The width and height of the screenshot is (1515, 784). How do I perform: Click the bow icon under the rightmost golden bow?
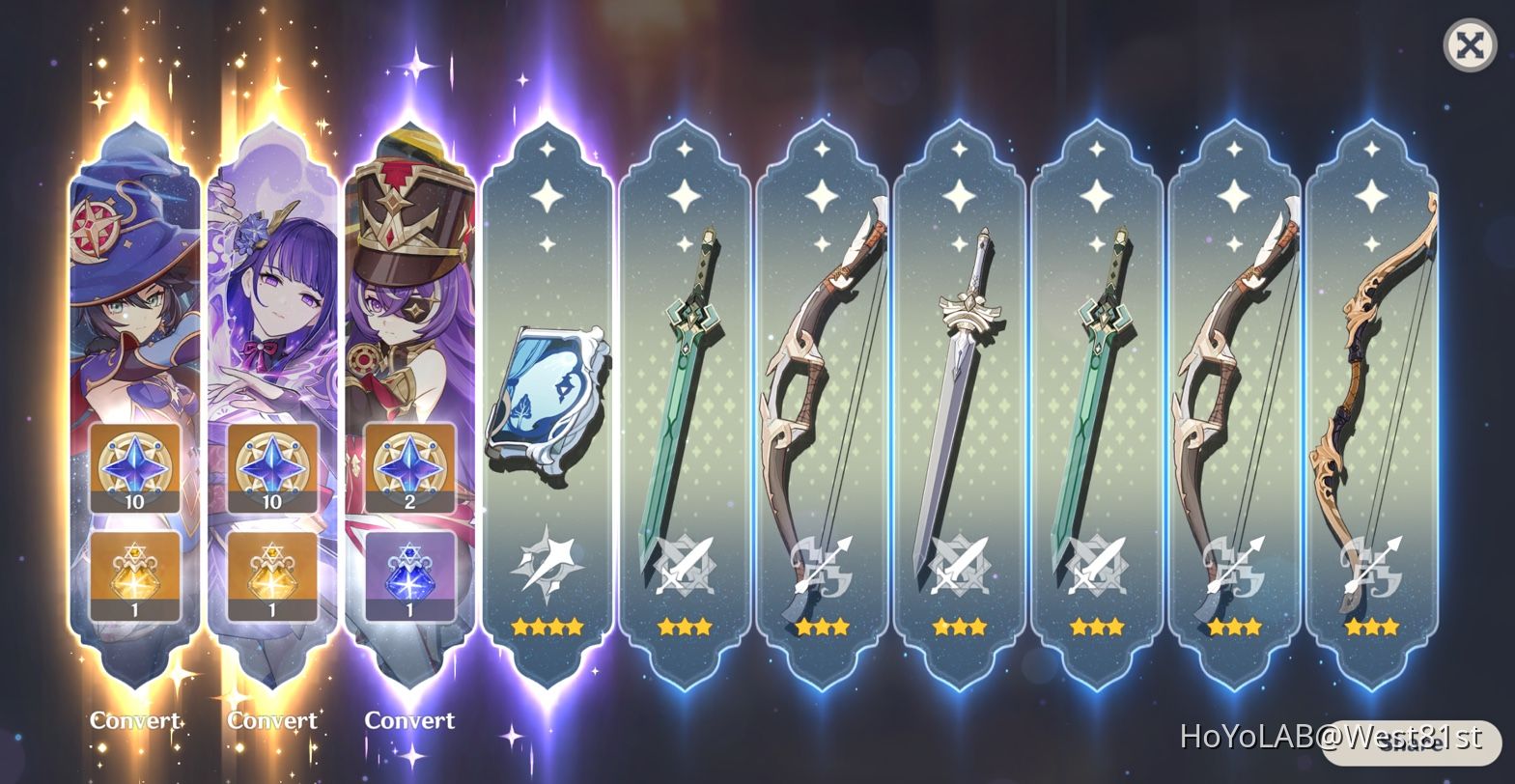[1370, 566]
